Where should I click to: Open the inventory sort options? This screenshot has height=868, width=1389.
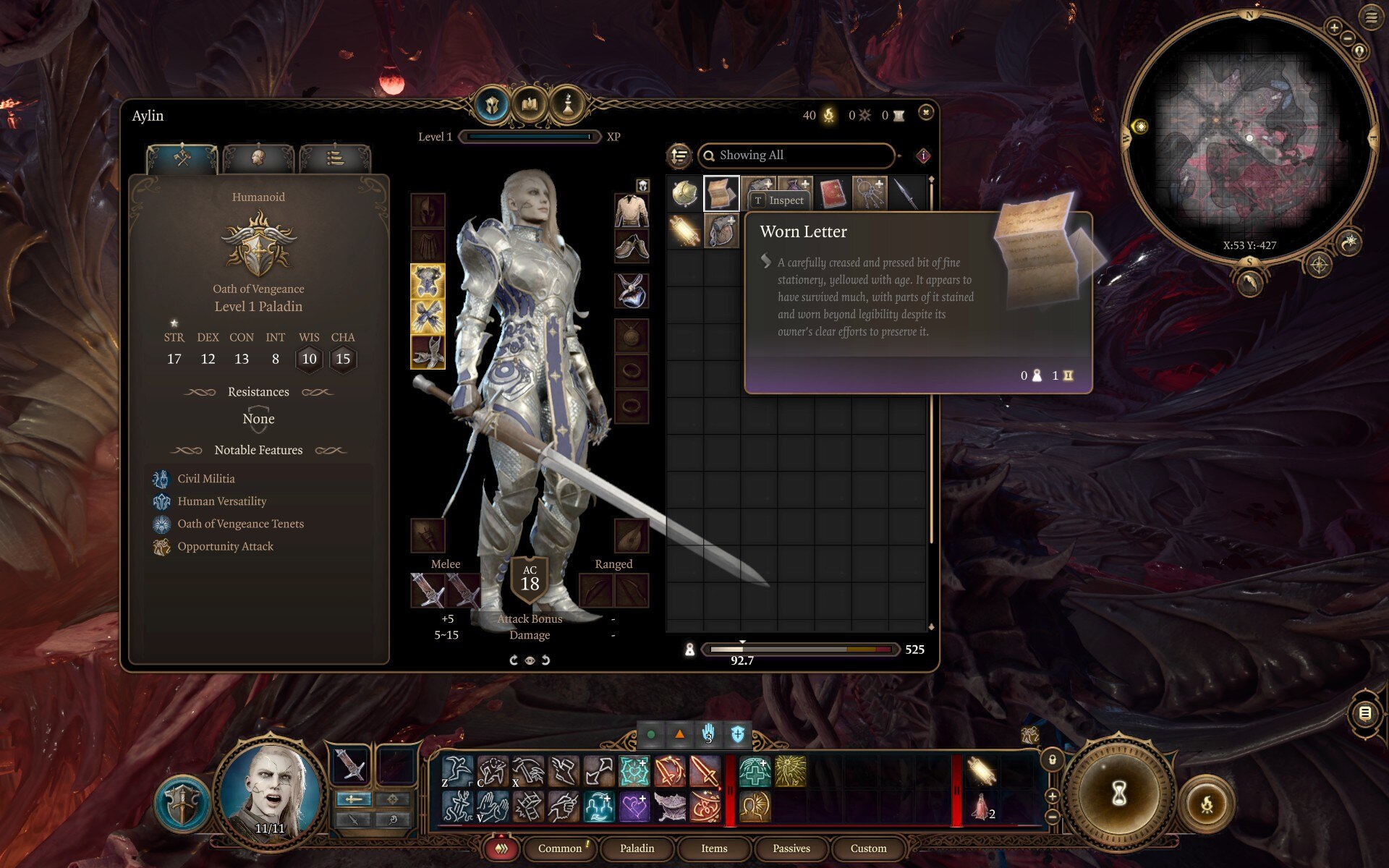pyautogui.click(x=679, y=156)
